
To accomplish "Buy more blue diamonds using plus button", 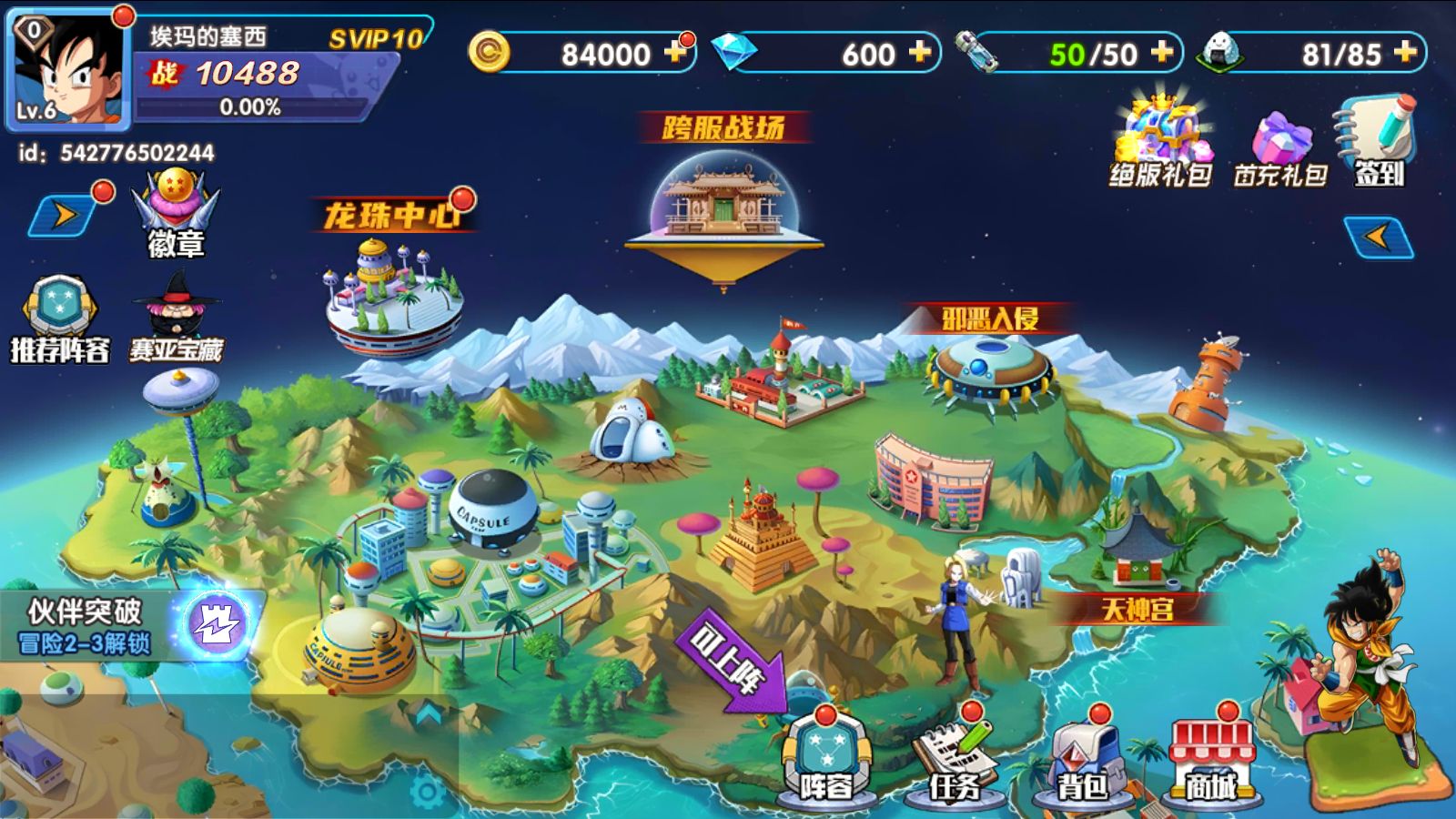I will pos(919,53).
